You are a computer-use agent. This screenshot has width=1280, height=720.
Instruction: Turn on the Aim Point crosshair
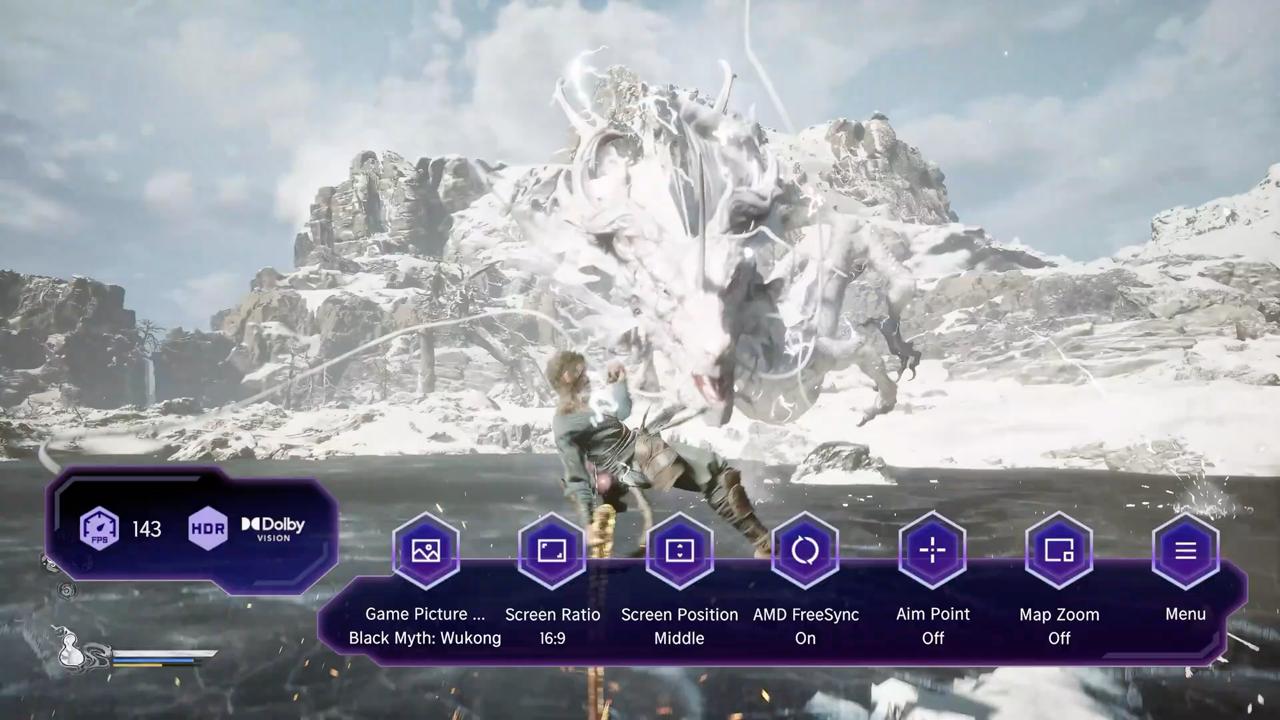tap(932, 551)
